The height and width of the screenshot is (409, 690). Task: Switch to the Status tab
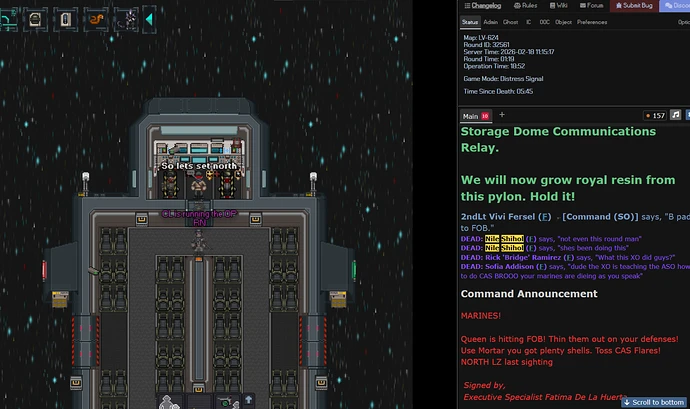[x=470, y=21]
